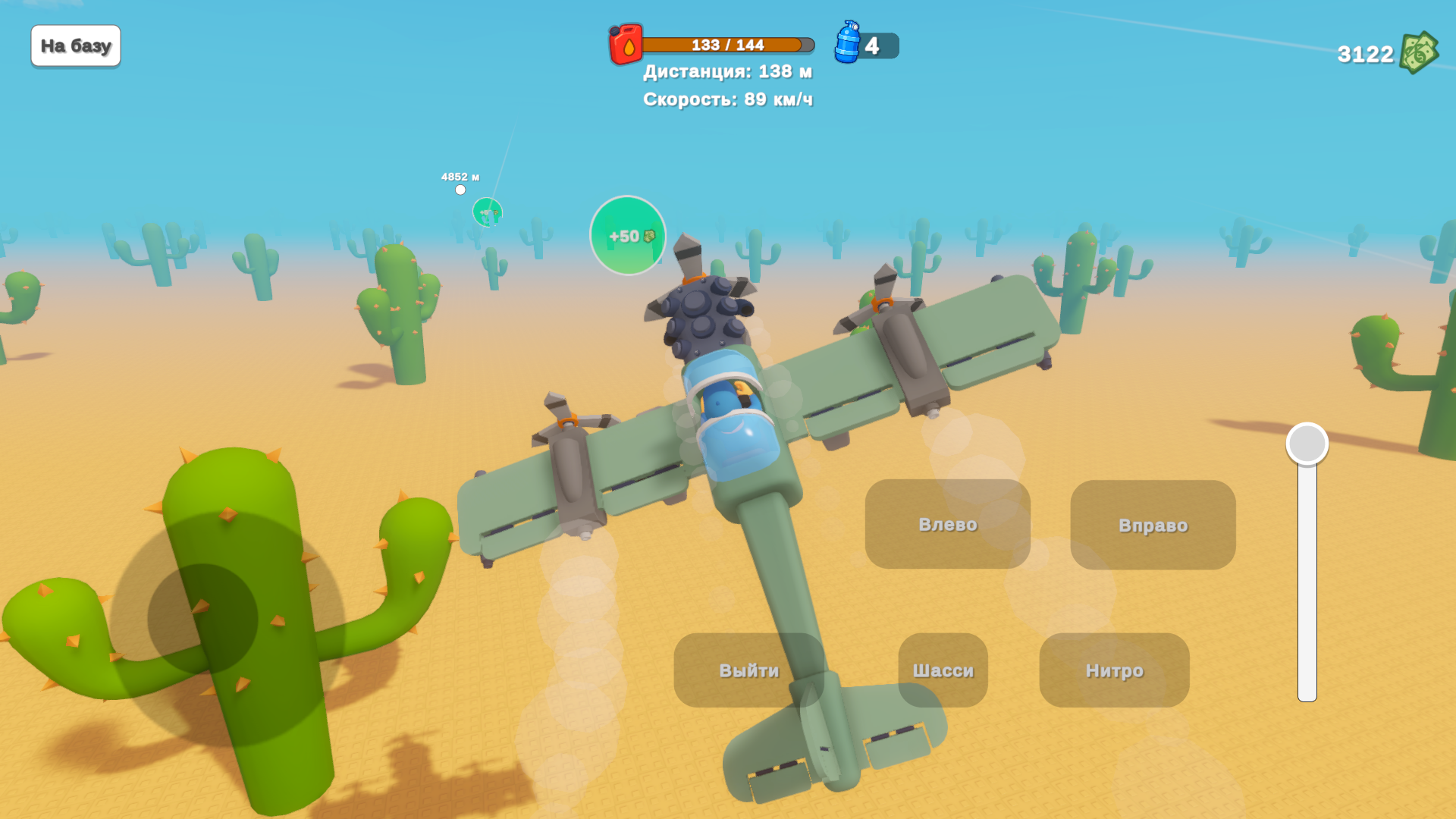Click the grenade count number 4
This screenshot has height=819, width=1456.
(874, 45)
